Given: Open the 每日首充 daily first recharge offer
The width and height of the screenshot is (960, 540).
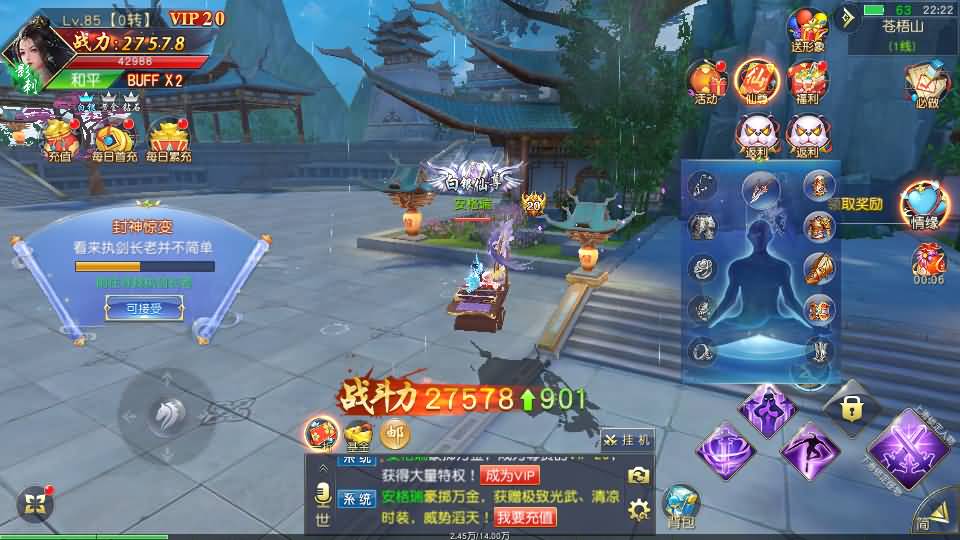Looking at the screenshot, I should [112, 139].
